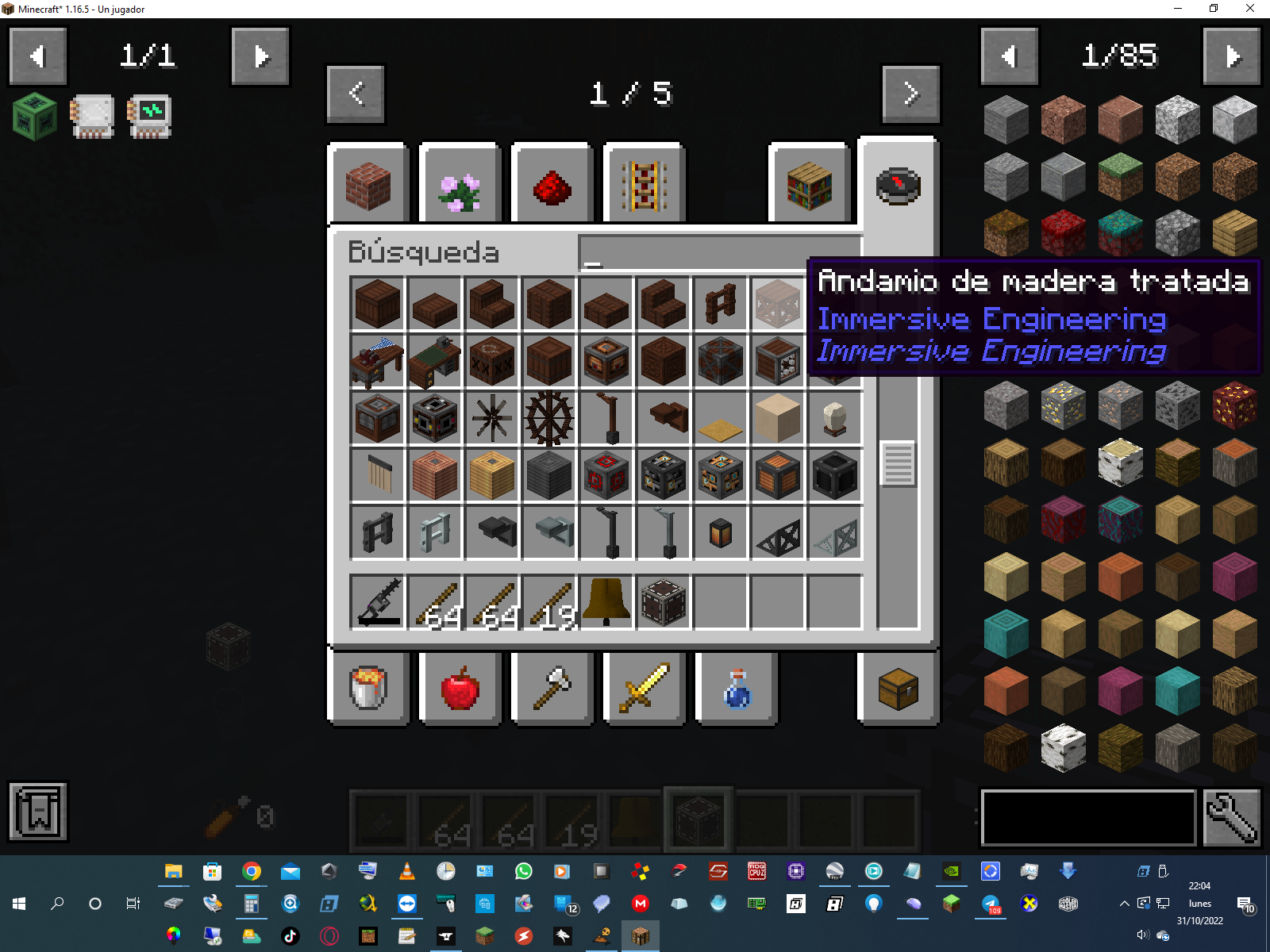Screen dimensions: 1270x952
Task: Open the Food tab with red apple
Action: 460,687
